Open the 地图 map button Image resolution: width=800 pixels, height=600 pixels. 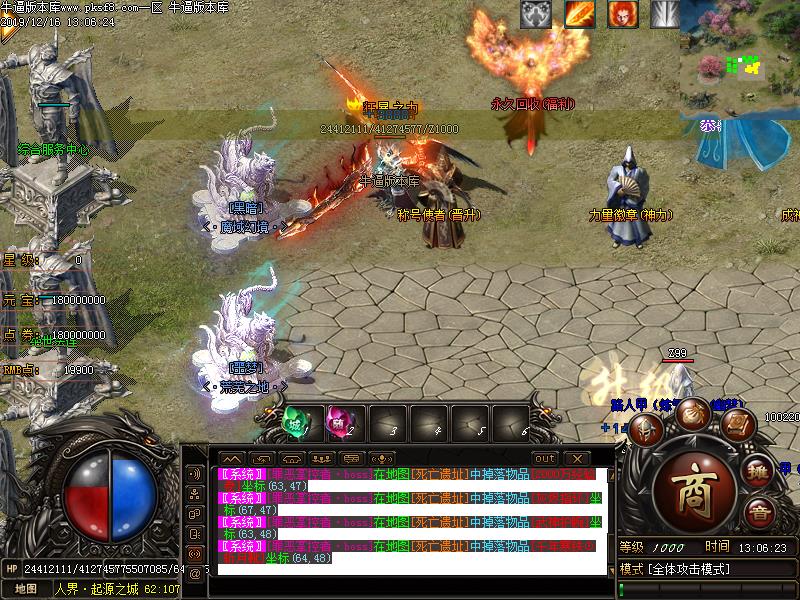(26, 589)
